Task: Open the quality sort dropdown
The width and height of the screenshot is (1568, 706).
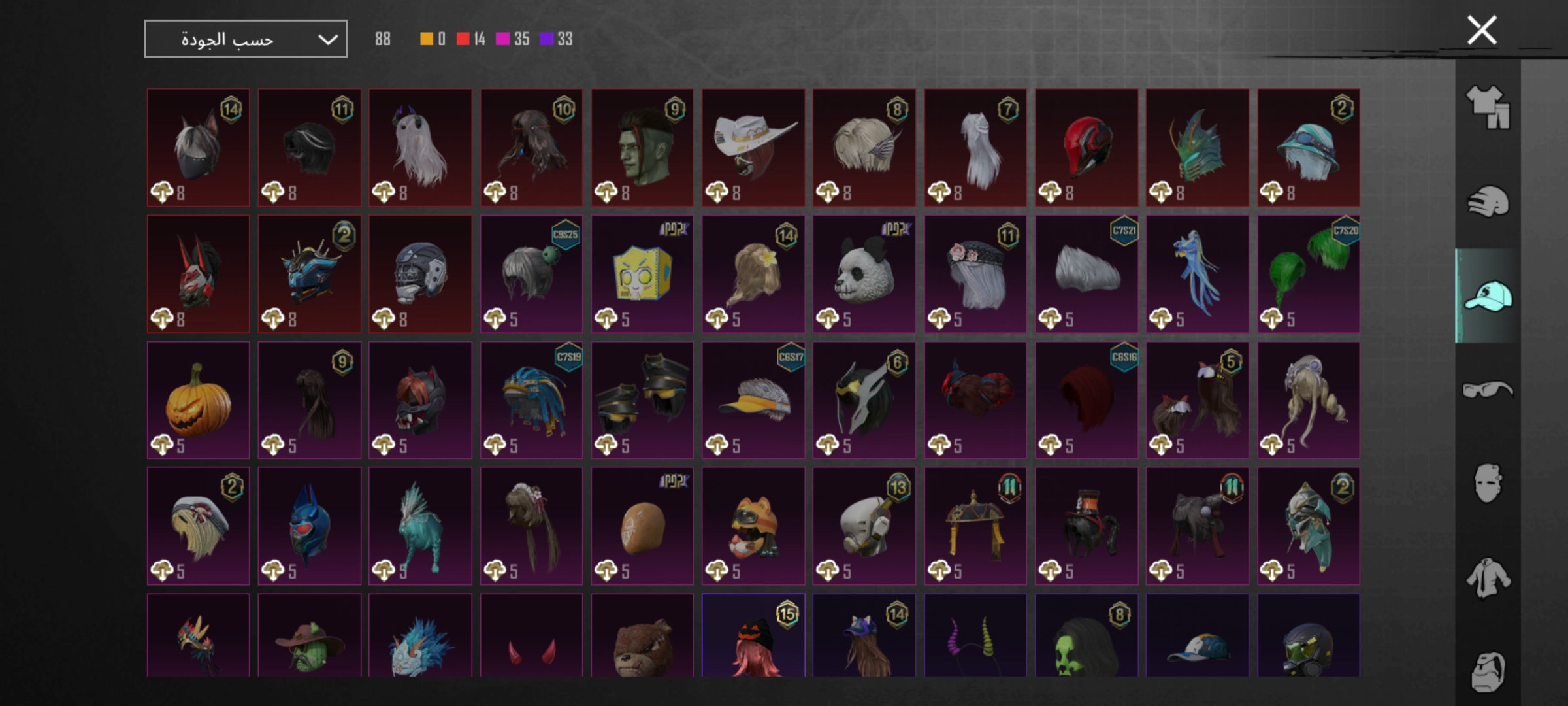Action: (246, 39)
